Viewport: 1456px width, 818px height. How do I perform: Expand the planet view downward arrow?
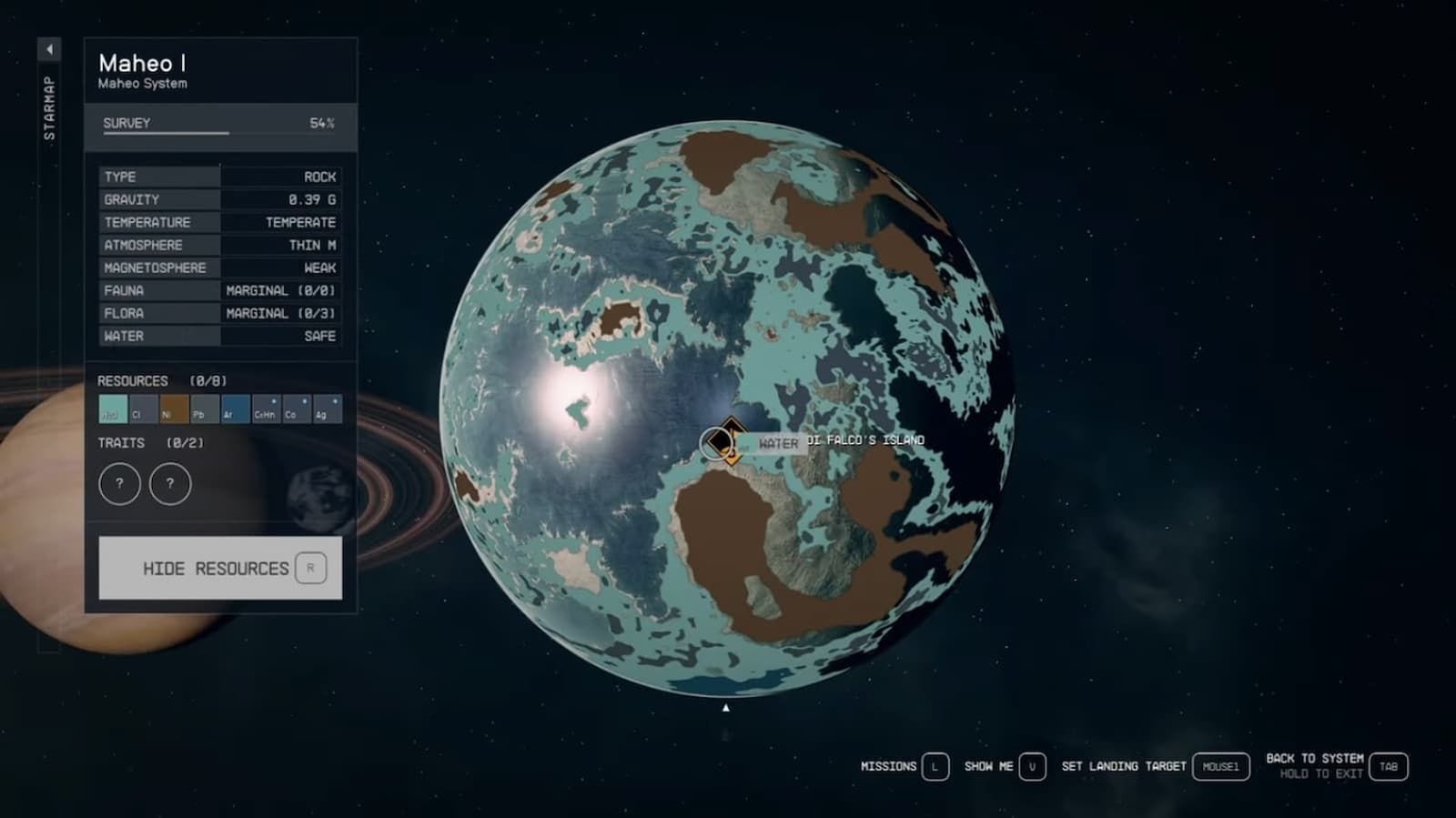pos(725,705)
